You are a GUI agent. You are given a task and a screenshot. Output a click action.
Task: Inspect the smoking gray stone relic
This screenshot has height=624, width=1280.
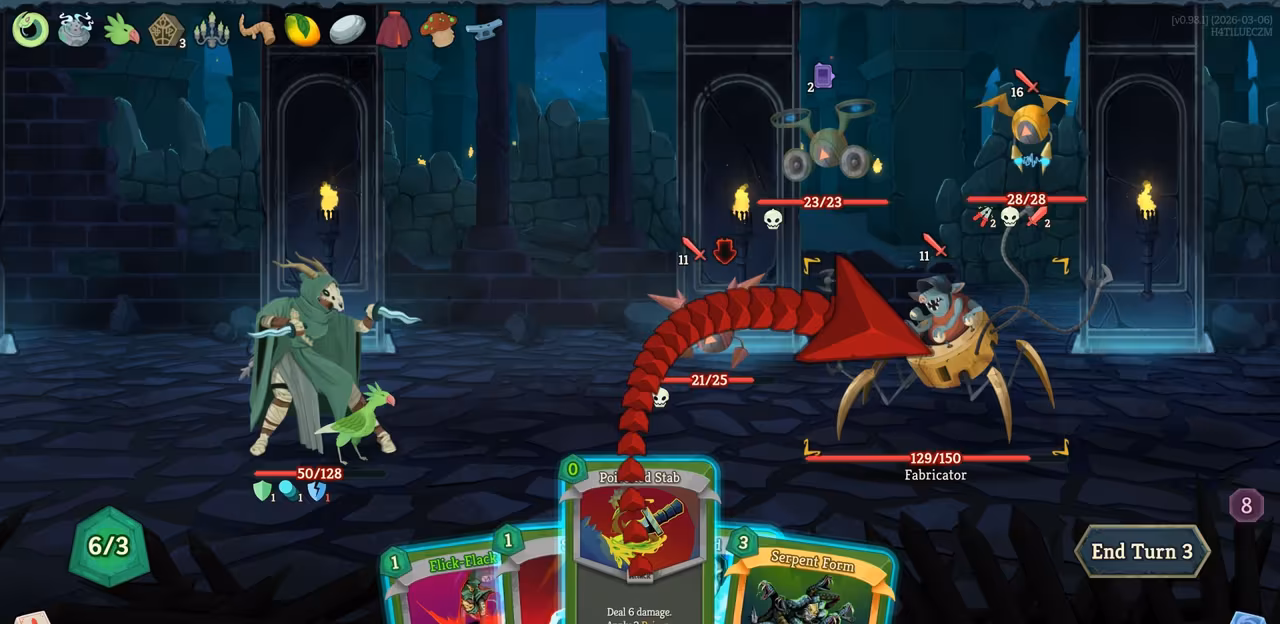point(75,29)
